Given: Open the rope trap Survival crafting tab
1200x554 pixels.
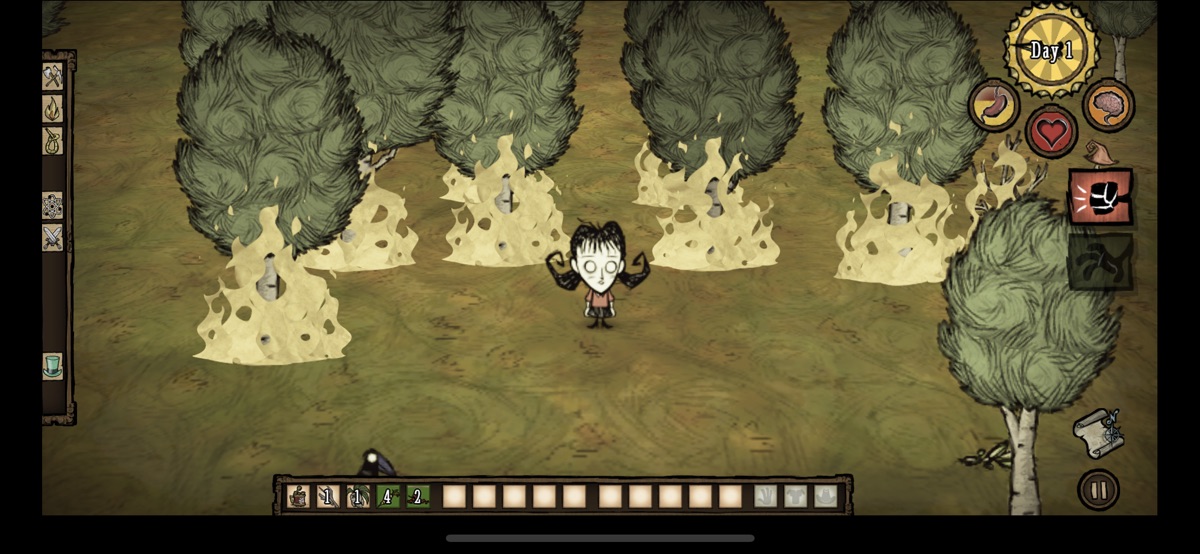Looking at the screenshot, I should click(x=52, y=141).
